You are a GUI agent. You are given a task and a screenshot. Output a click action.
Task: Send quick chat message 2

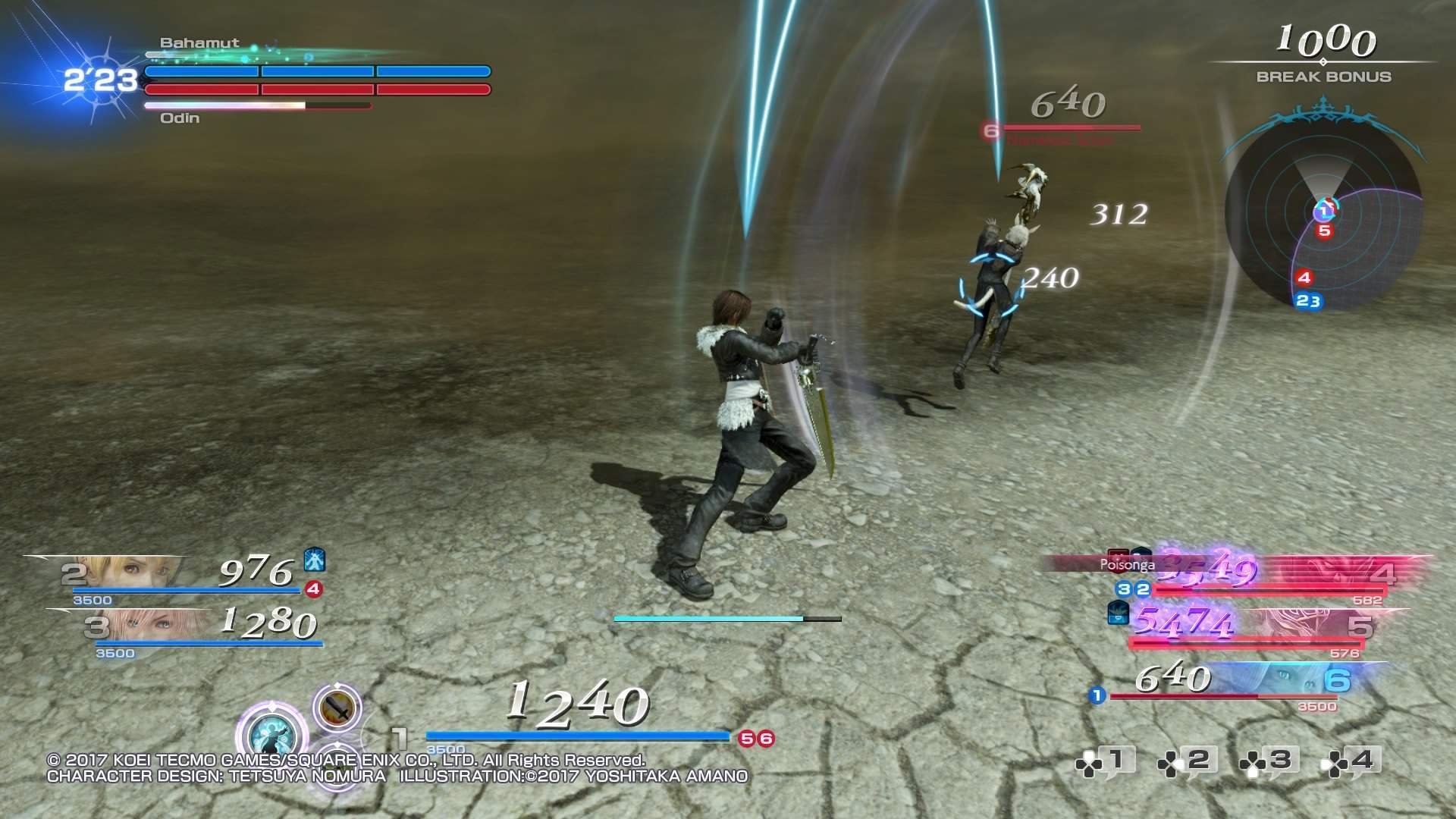click(x=1187, y=761)
